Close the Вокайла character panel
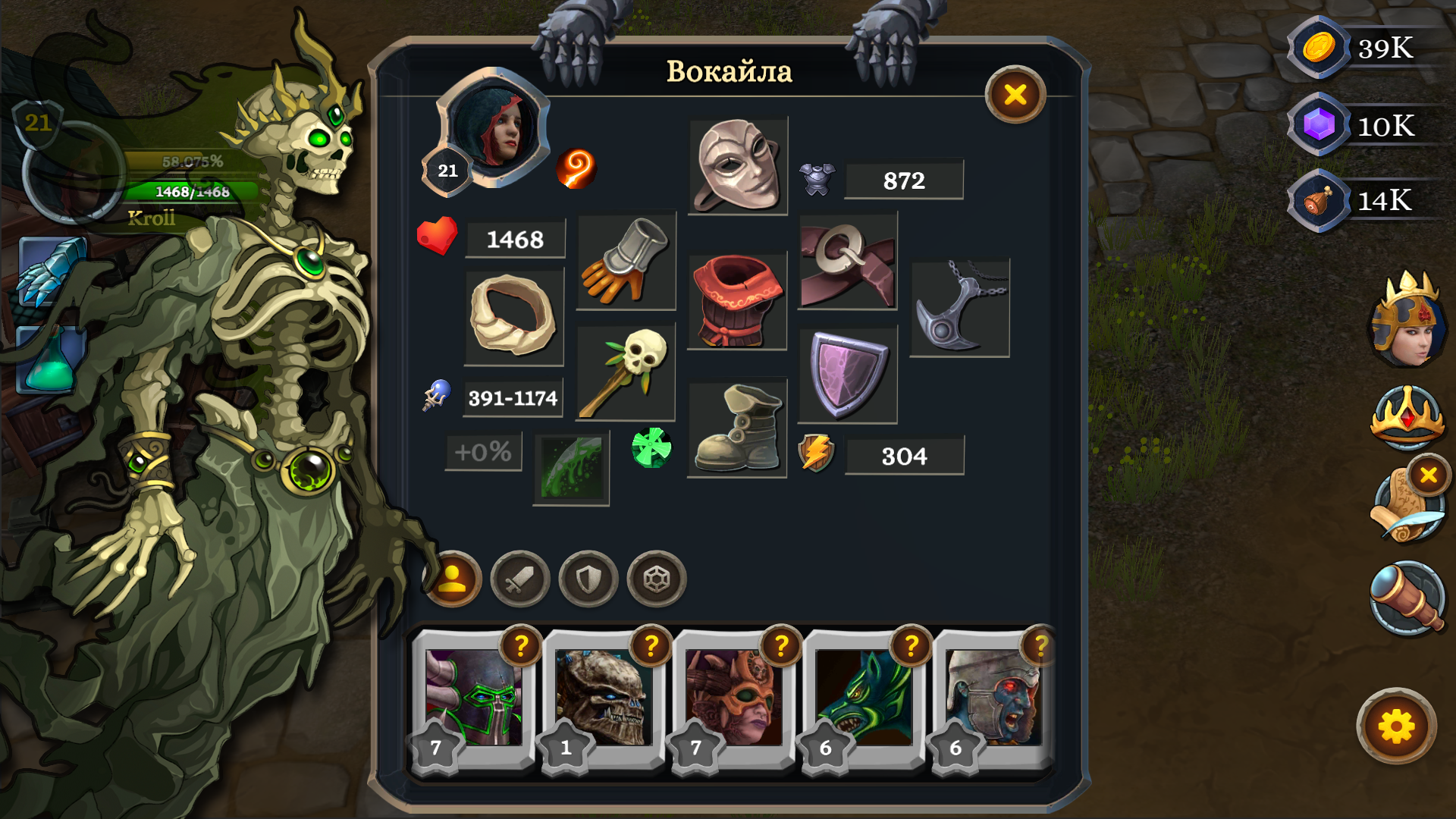 point(1015,95)
